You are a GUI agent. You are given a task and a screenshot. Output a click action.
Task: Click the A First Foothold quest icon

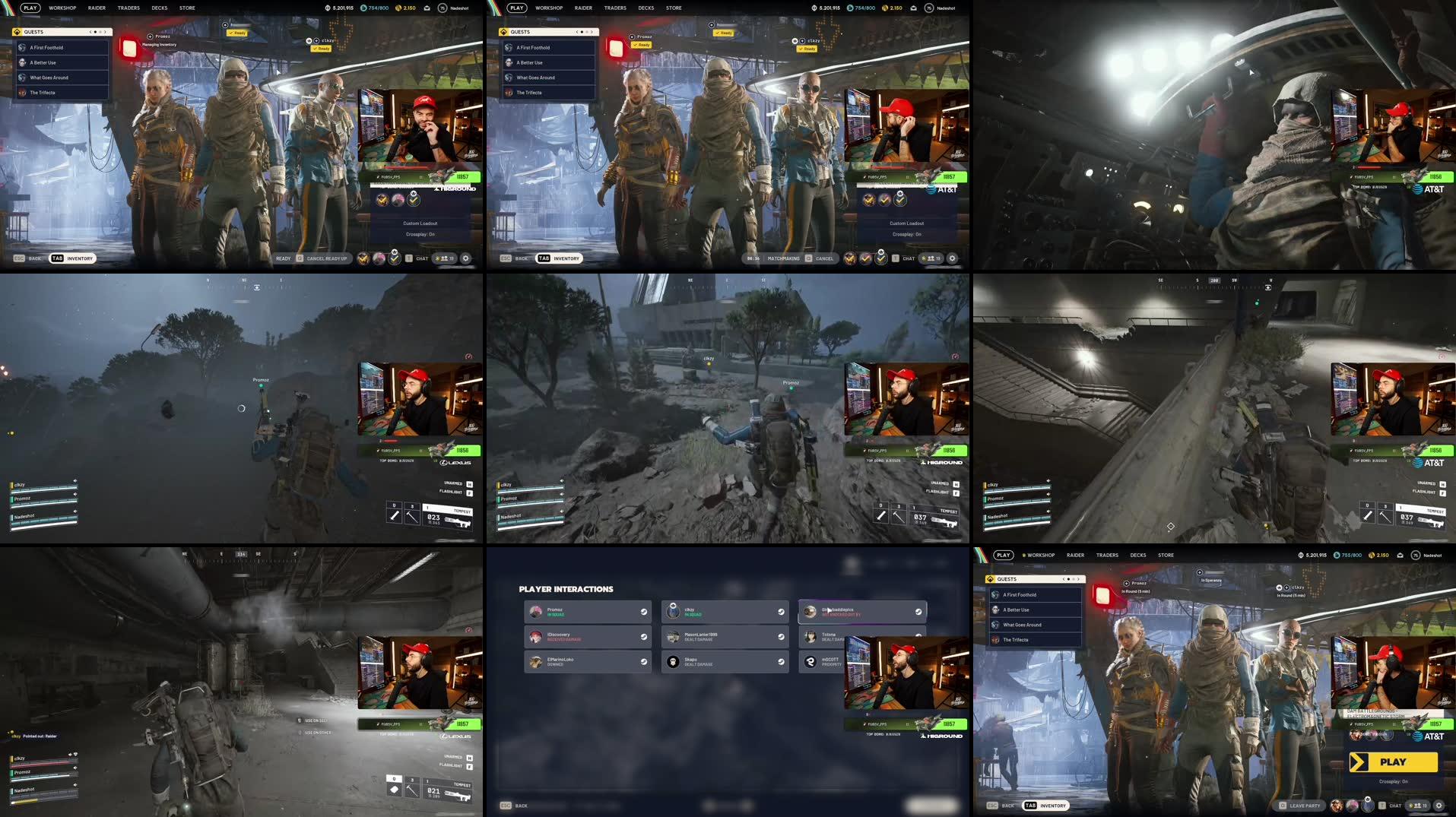(x=22, y=48)
